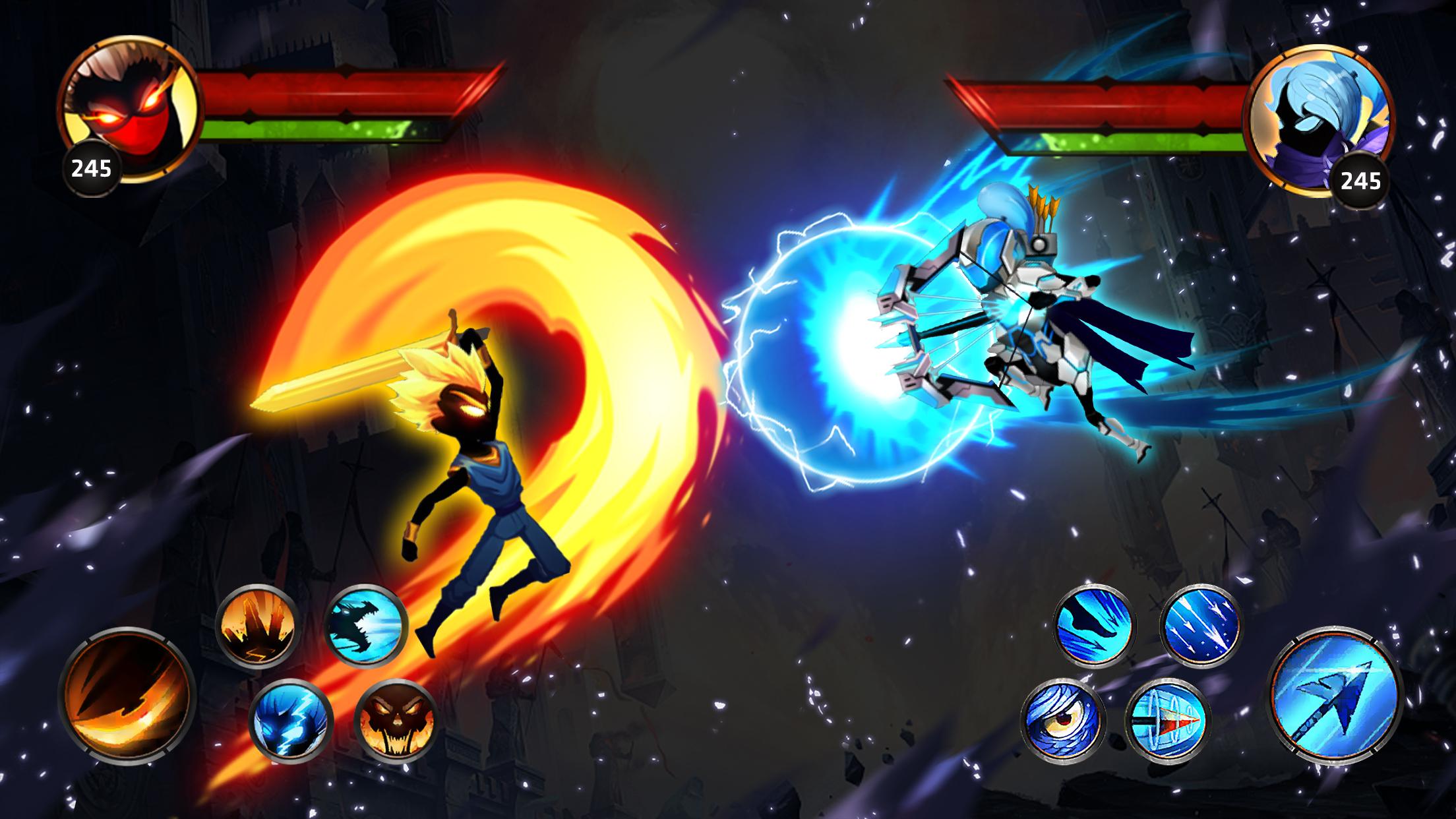Fire the large ice arrow attack button
Viewport: 1456px width, 819px height.
(x=1336, y=696)
